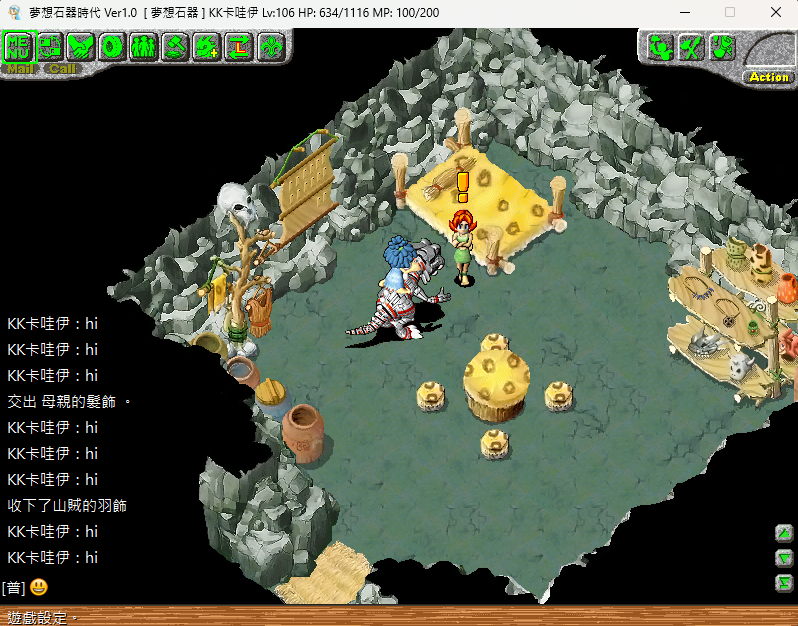Screen dimensions: 798x626
Task: Click the card exchange icon beside MENU
Action: 50,46
